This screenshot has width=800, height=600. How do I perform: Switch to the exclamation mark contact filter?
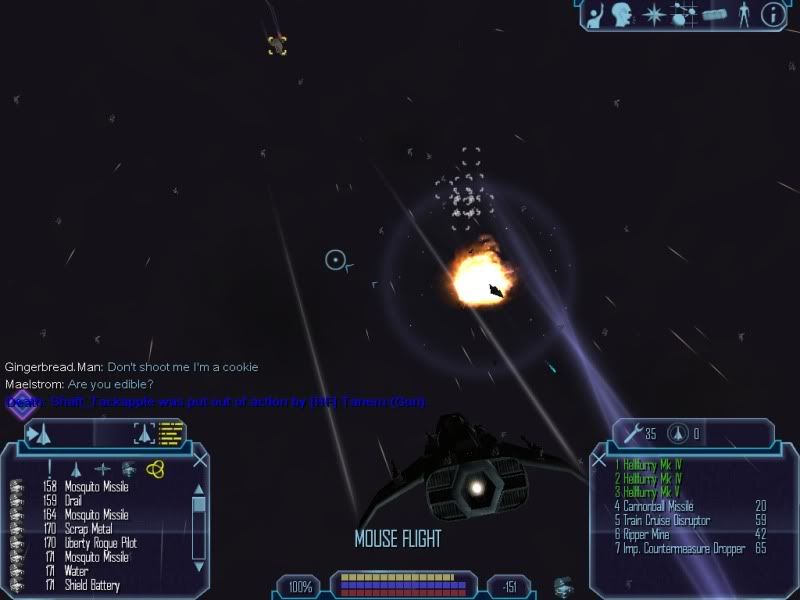pos(49,468)
